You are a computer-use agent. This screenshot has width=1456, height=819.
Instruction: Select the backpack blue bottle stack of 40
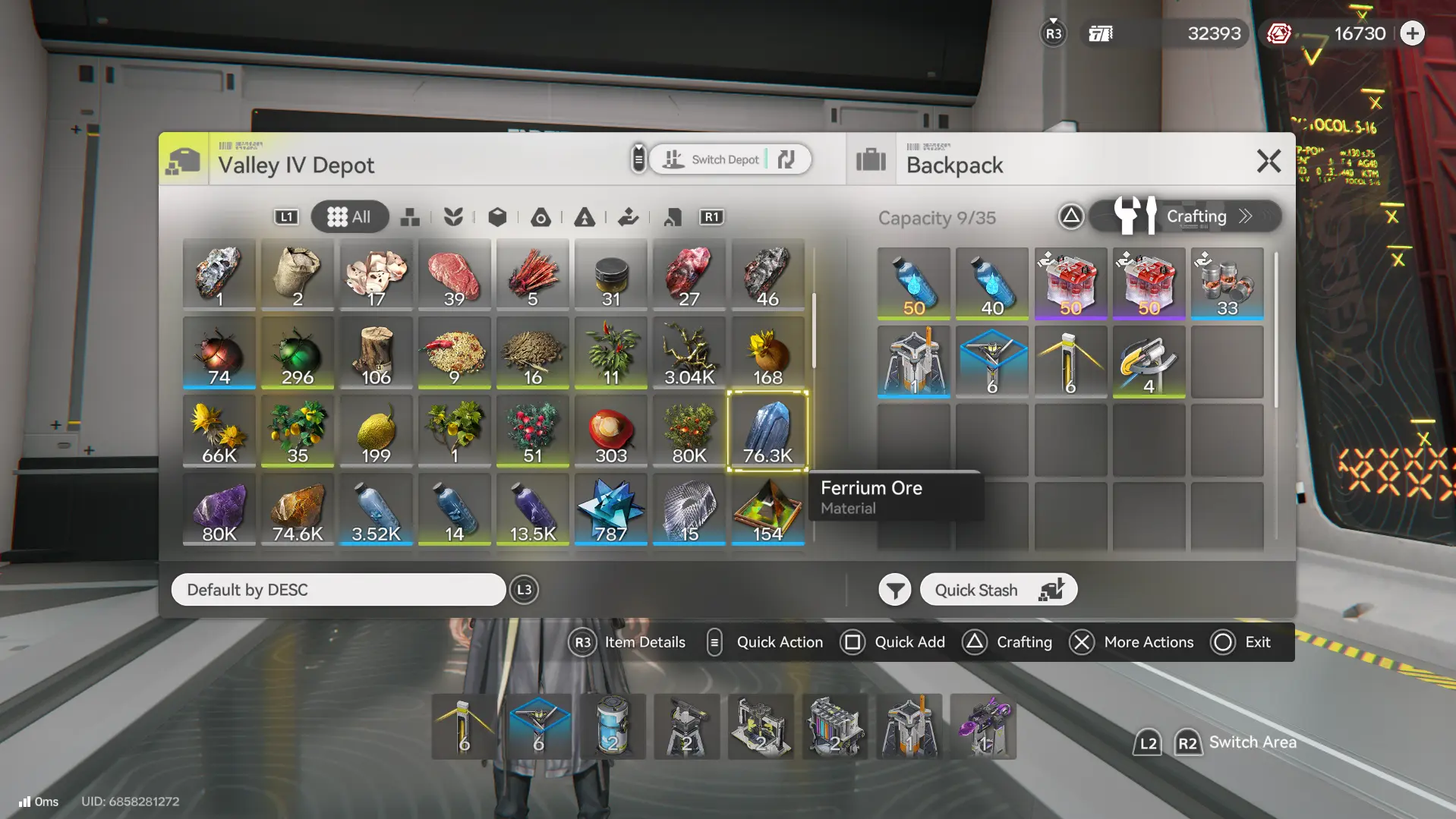991,284
